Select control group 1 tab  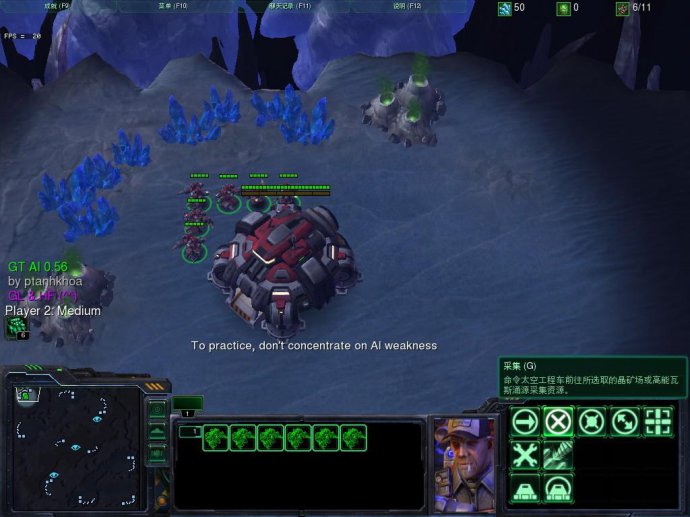coord(187,410)
